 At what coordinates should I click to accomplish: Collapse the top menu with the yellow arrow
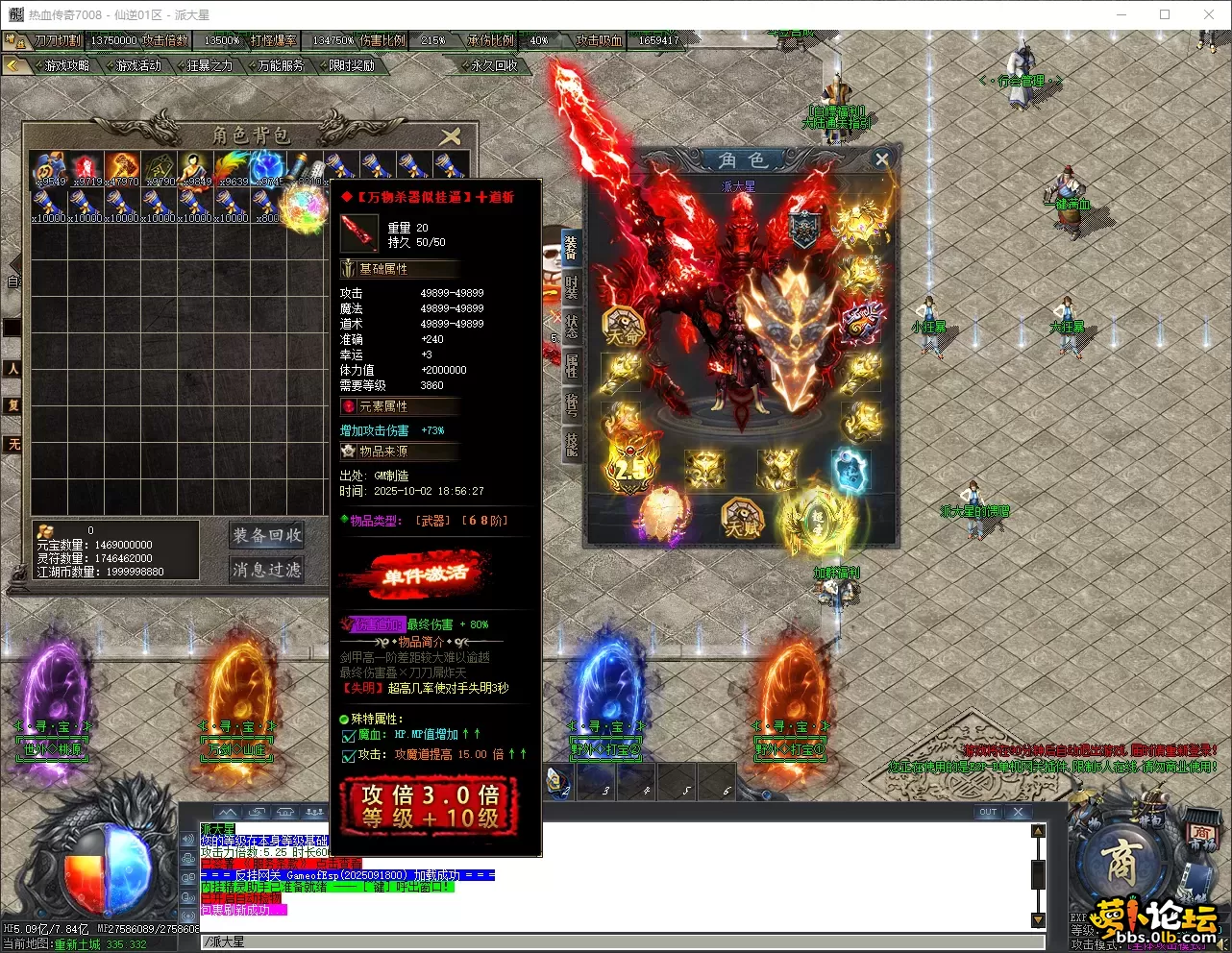(13, 65)
